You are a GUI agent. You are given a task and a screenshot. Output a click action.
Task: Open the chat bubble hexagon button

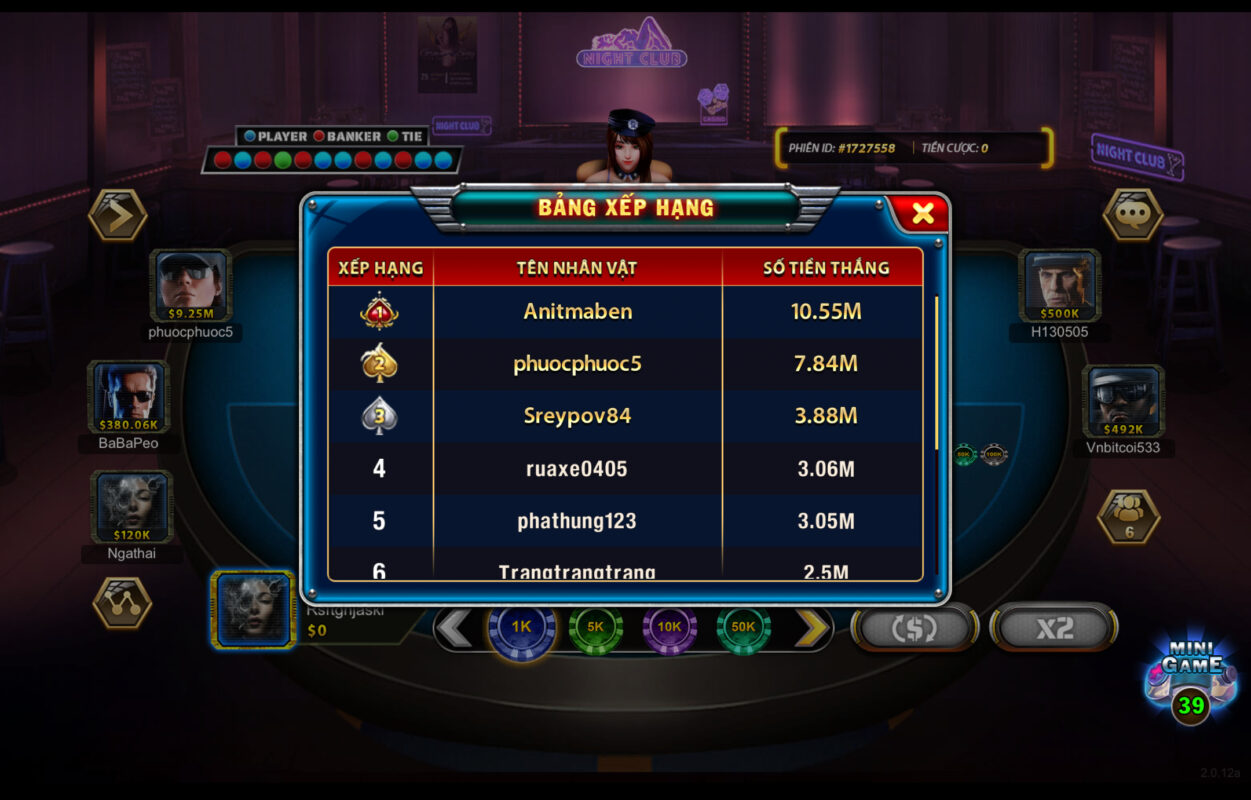tap(1132, 214)
